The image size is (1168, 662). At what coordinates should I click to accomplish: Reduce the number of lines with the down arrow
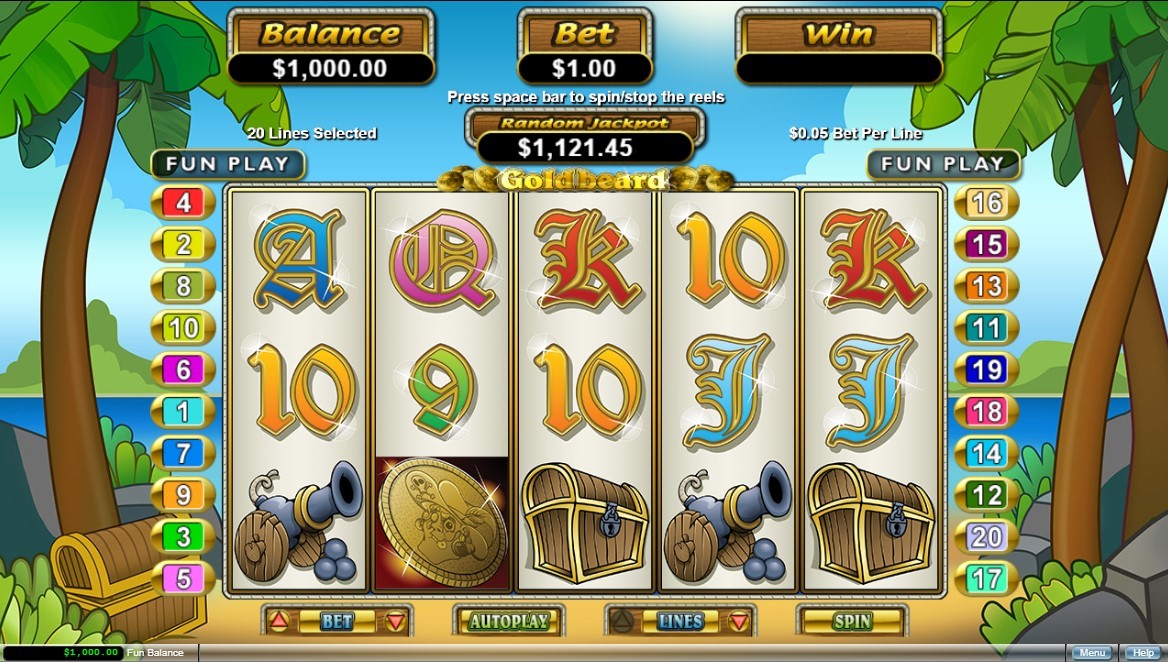(x=739, y=621)
